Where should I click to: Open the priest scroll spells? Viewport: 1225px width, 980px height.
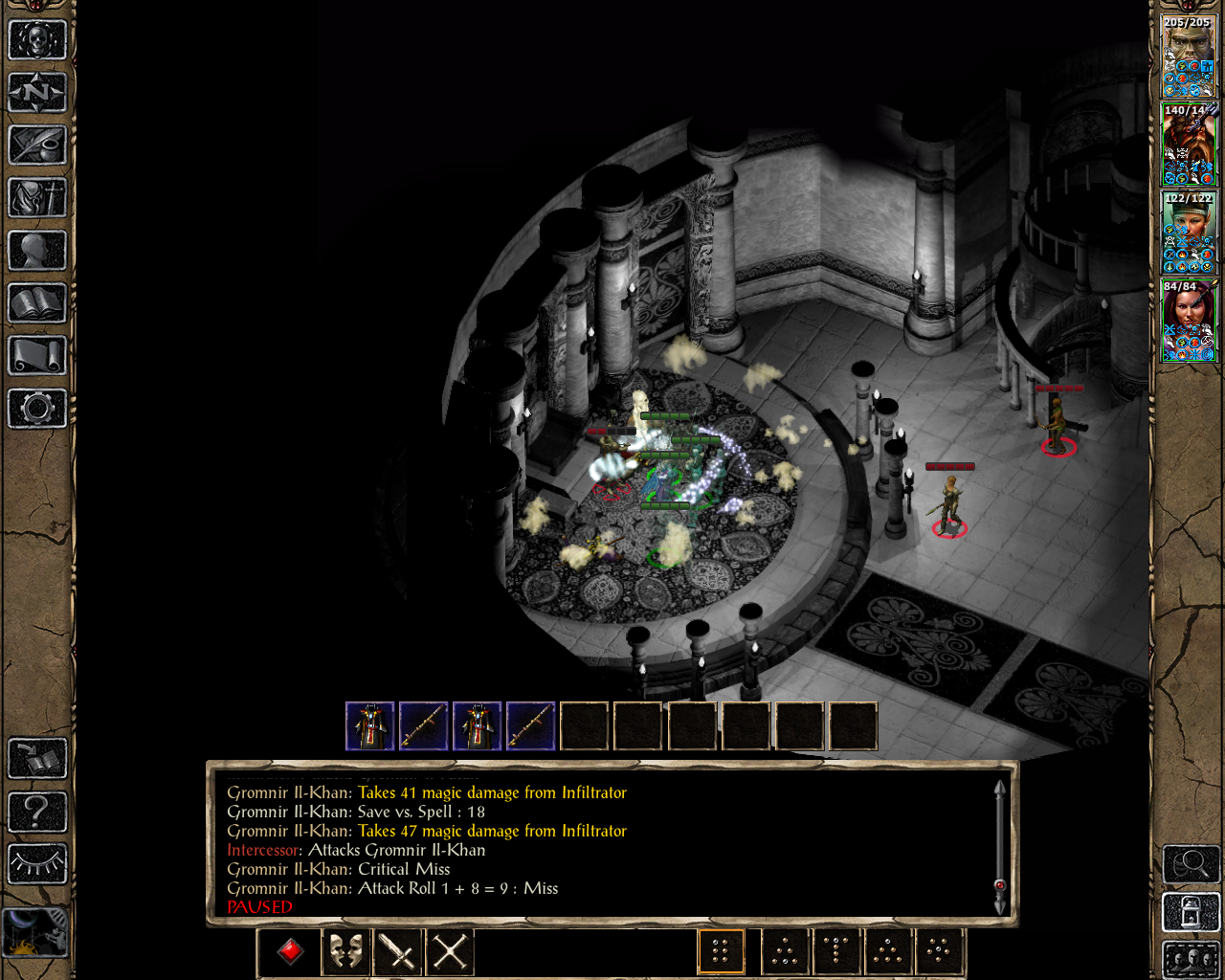pyautogui.click(x=38, y=357)
